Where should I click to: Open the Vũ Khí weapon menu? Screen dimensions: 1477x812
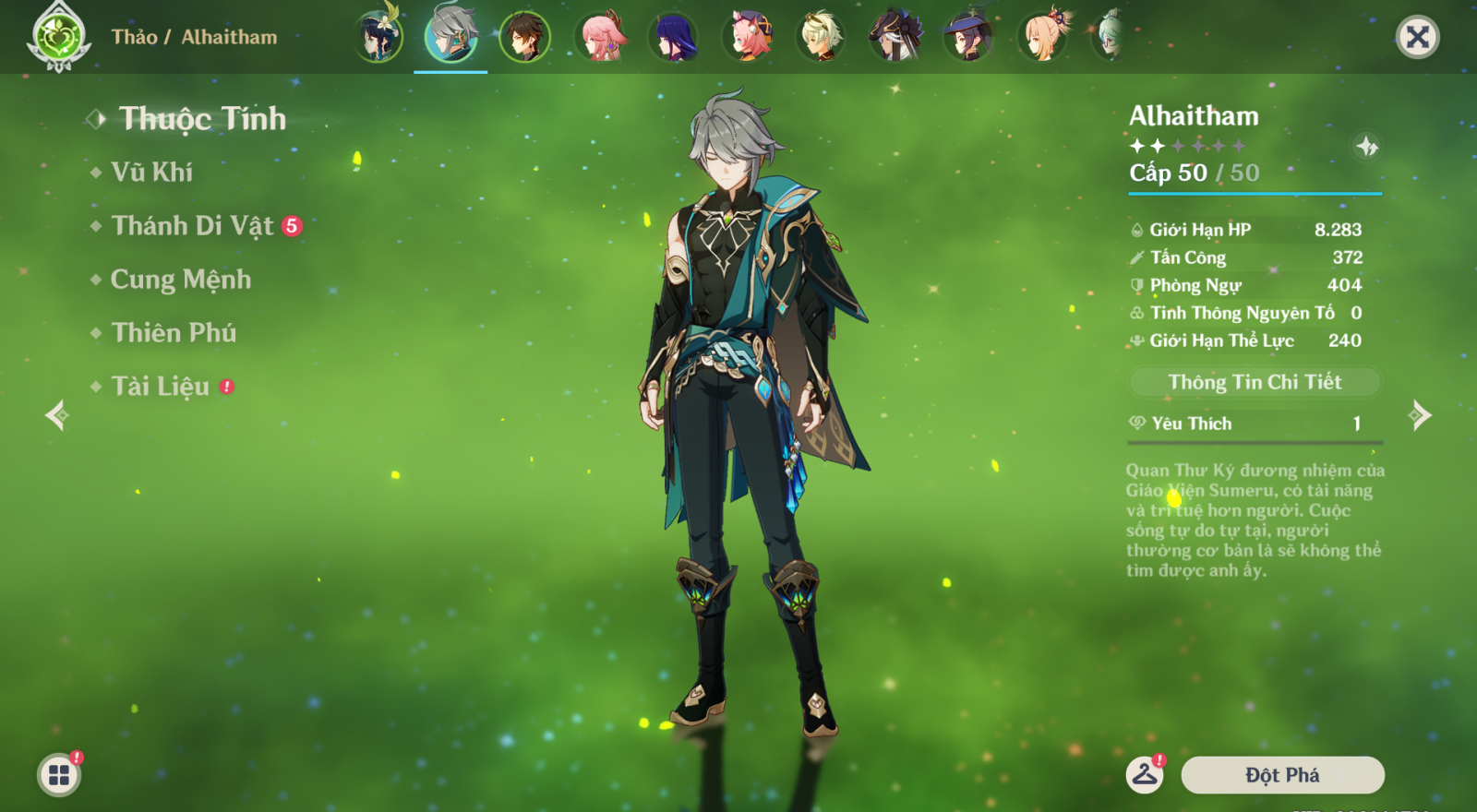point(152,173)
